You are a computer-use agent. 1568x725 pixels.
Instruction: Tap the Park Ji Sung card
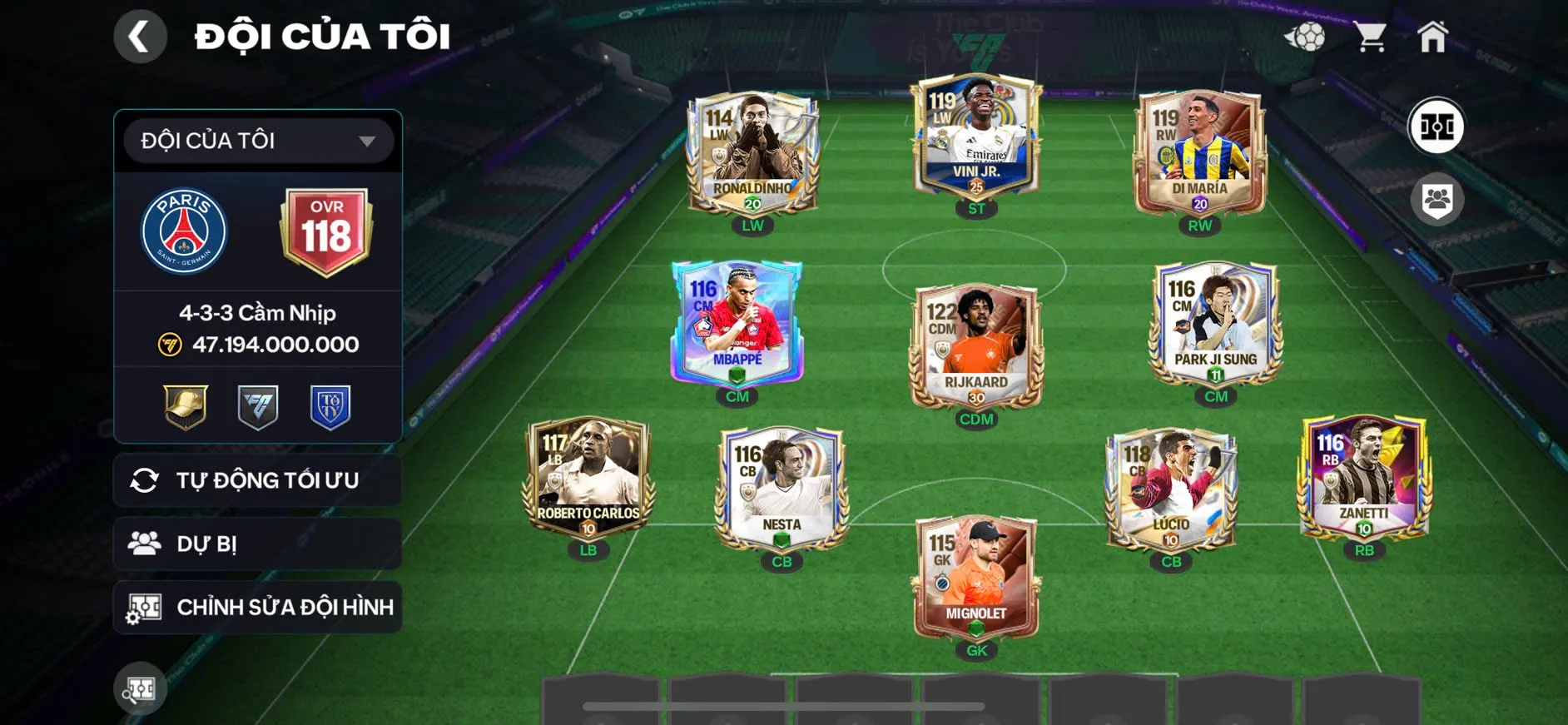(1216, 325)
